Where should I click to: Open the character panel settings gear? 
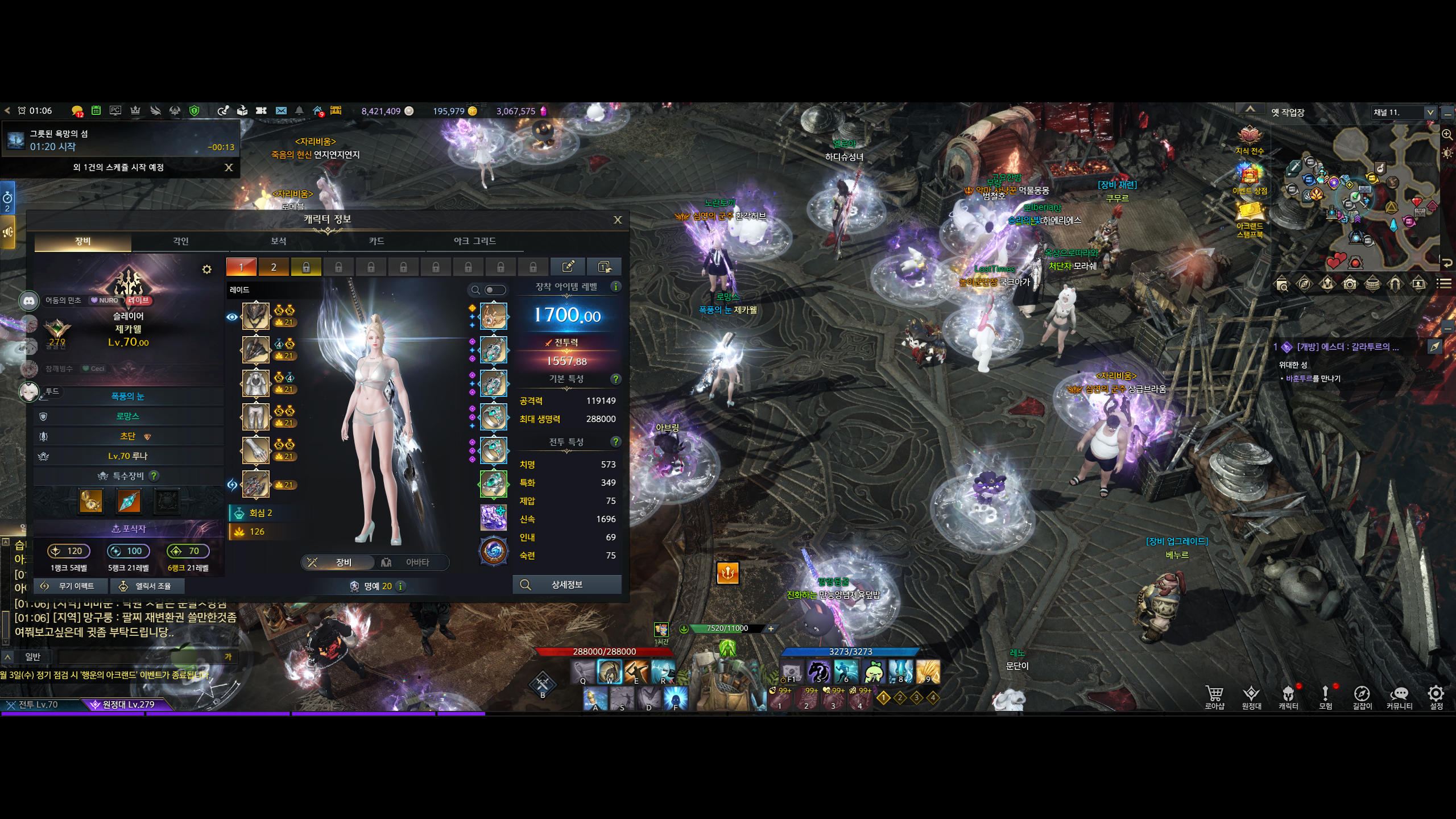(207, 270)
